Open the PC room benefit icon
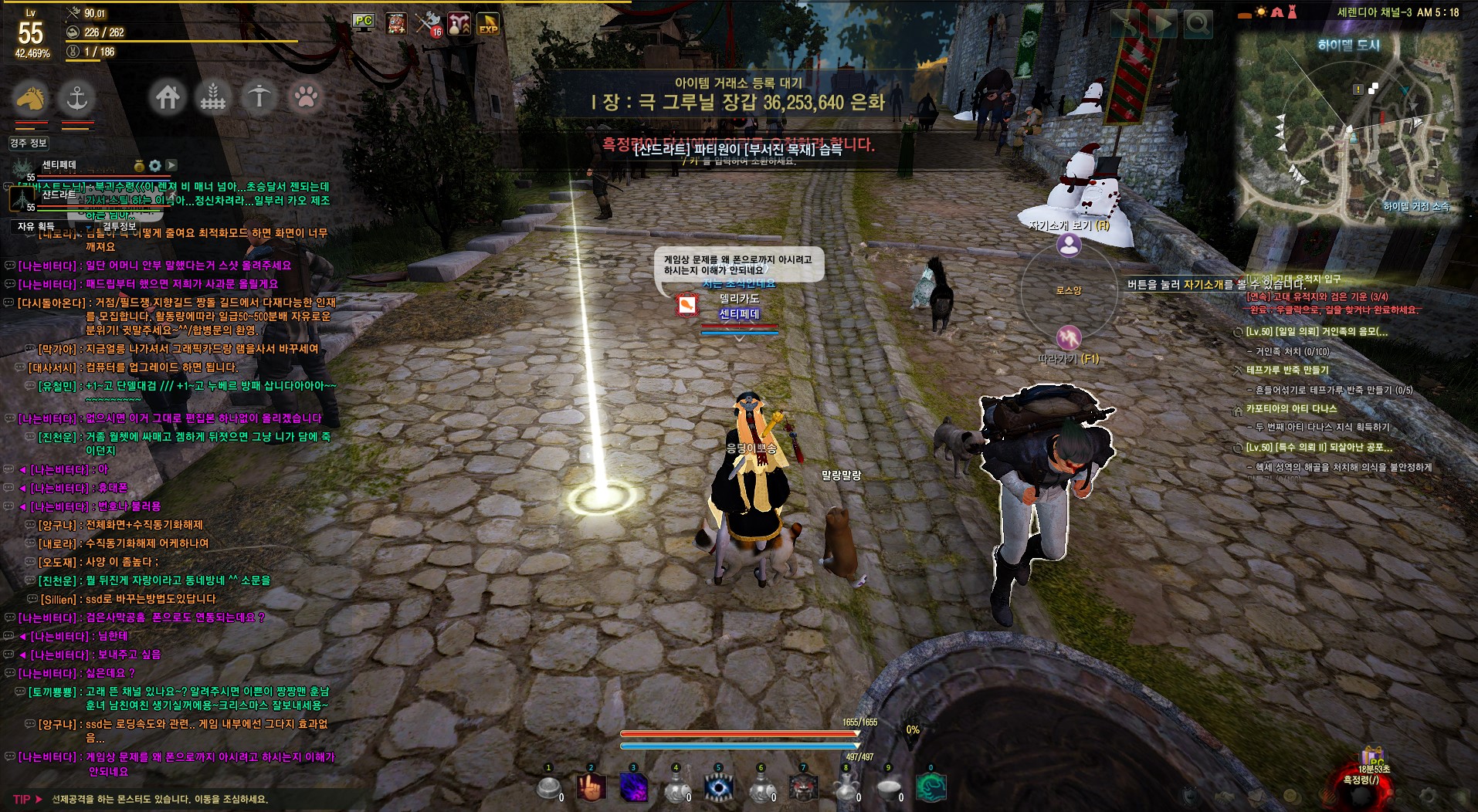This screenshot has width=1478, height=812. click(x=364, y=22)
